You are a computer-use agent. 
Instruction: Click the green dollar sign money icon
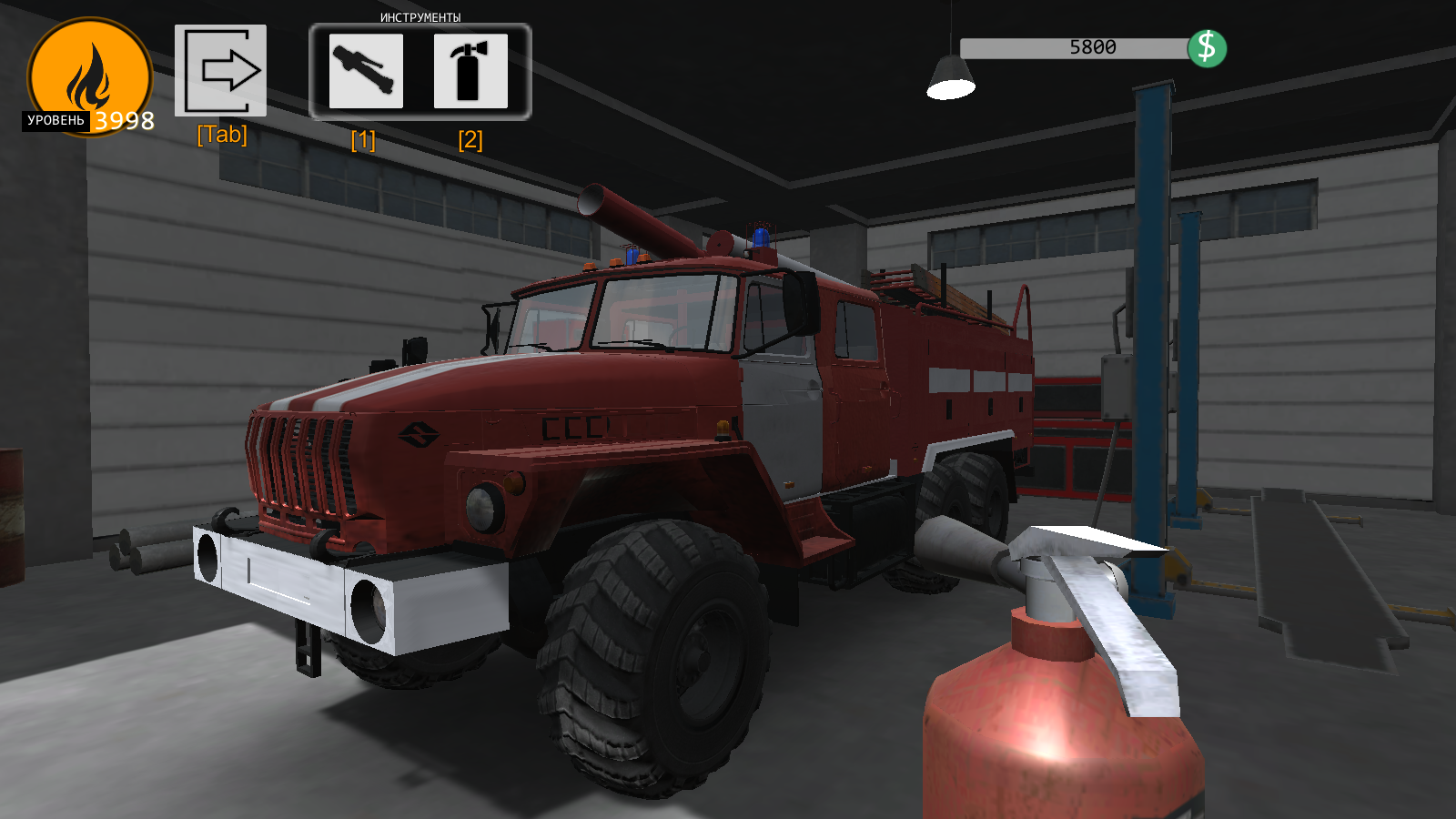1208,45
